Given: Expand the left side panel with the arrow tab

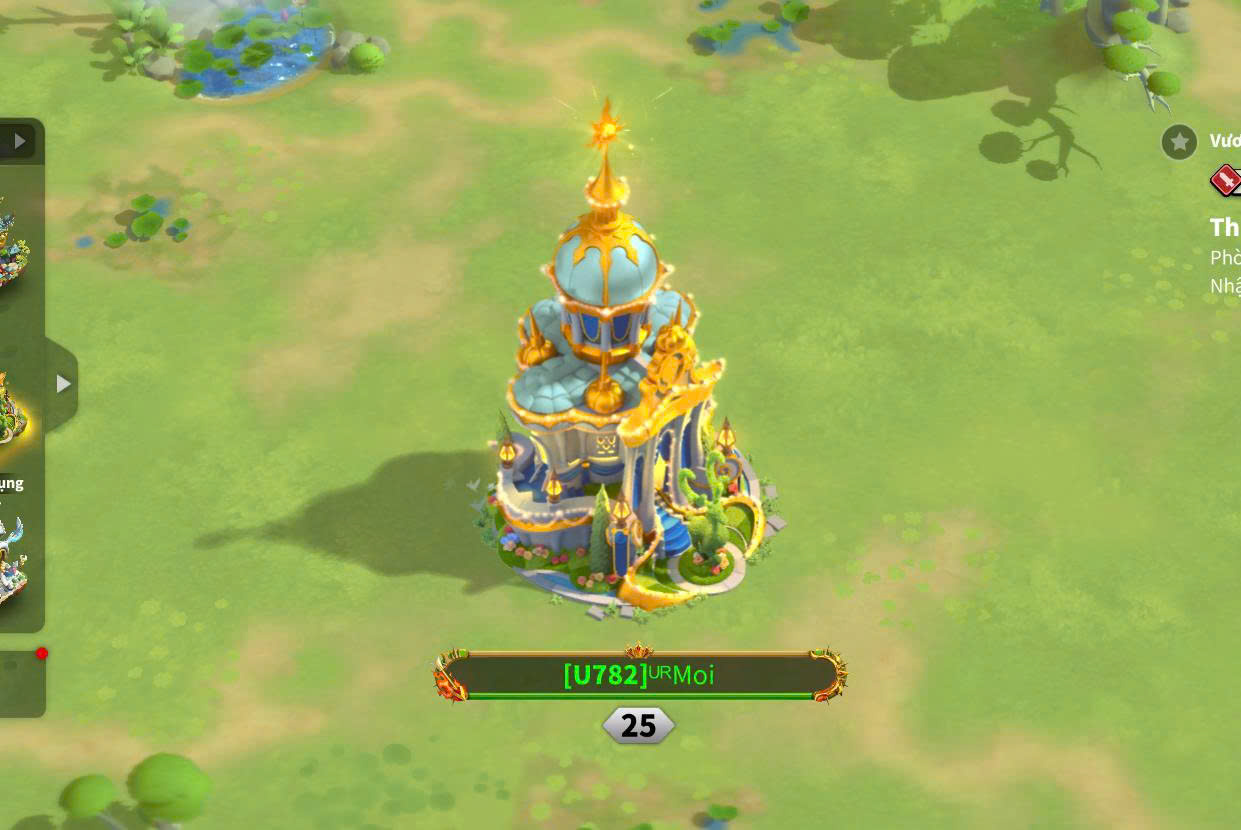Looking at the screenshot, I should [63, 383].
